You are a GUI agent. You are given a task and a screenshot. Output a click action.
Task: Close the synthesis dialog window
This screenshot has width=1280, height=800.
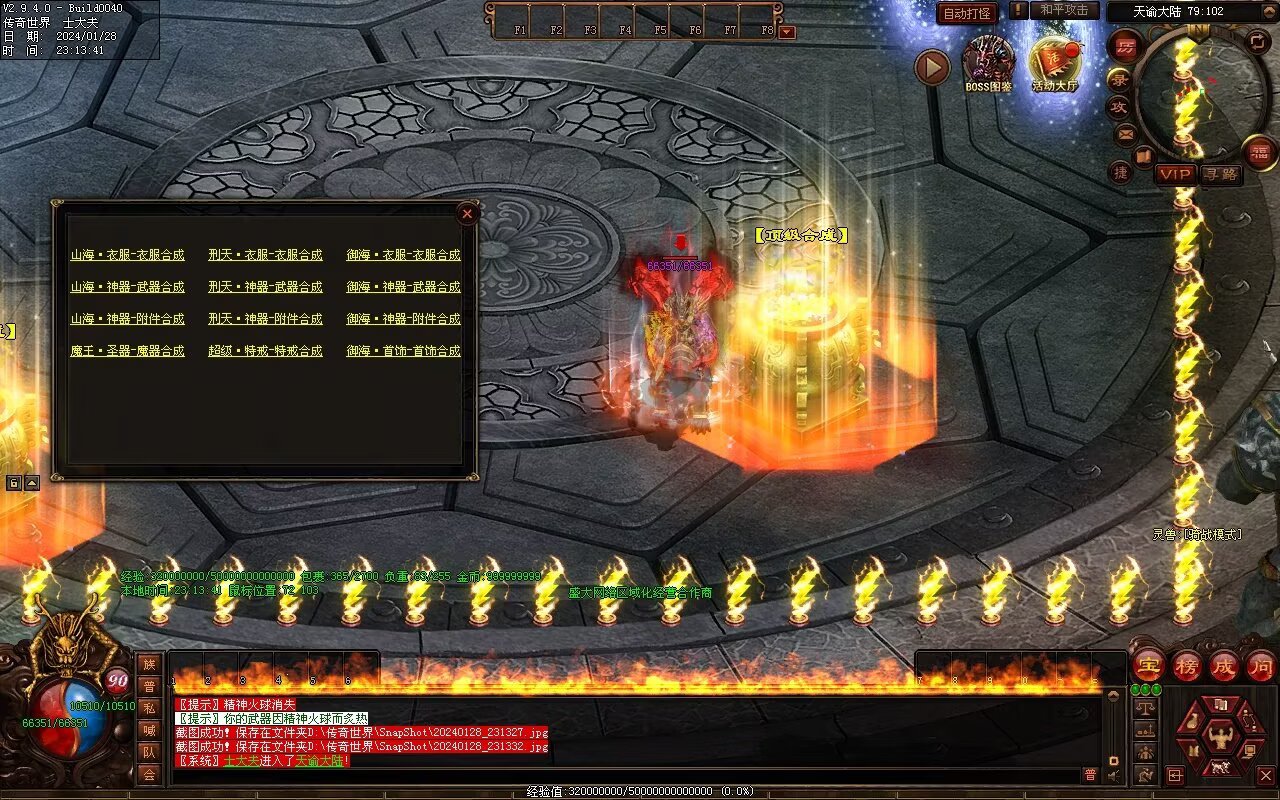pyautogui.click(x=467, y=213)
